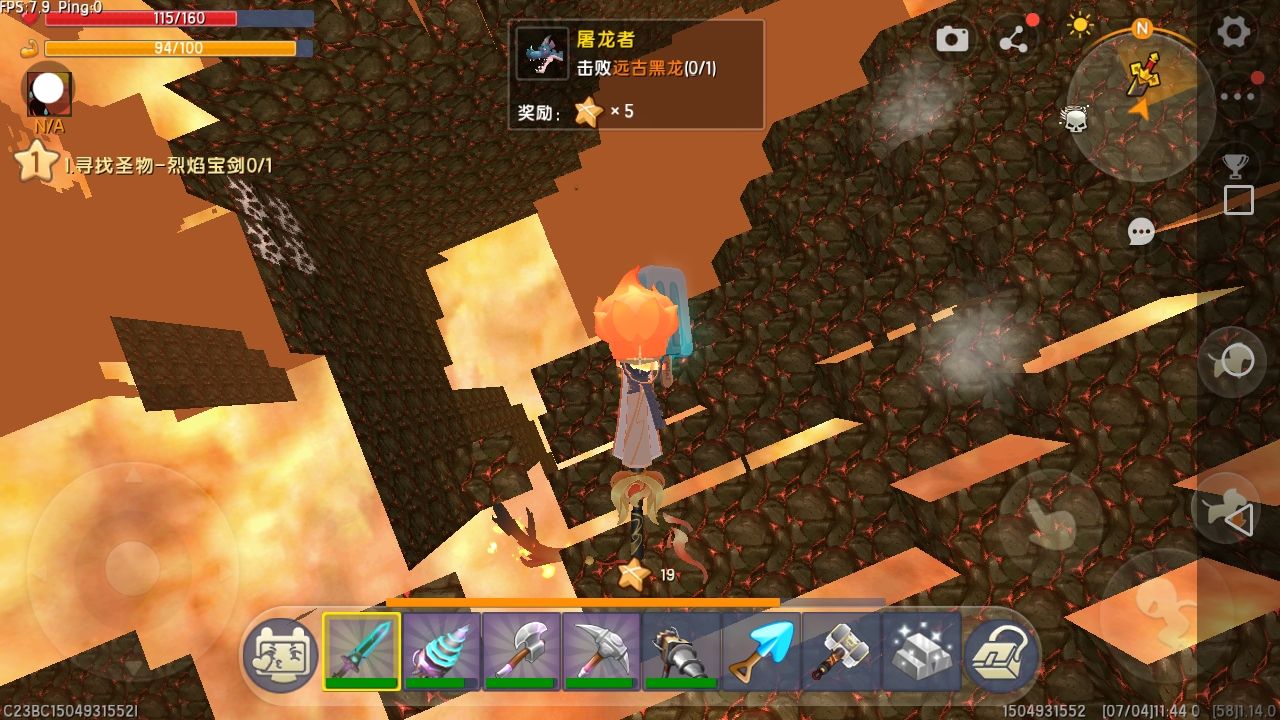Tap the share icon
1280x720 pixels.
[1013, 40]
